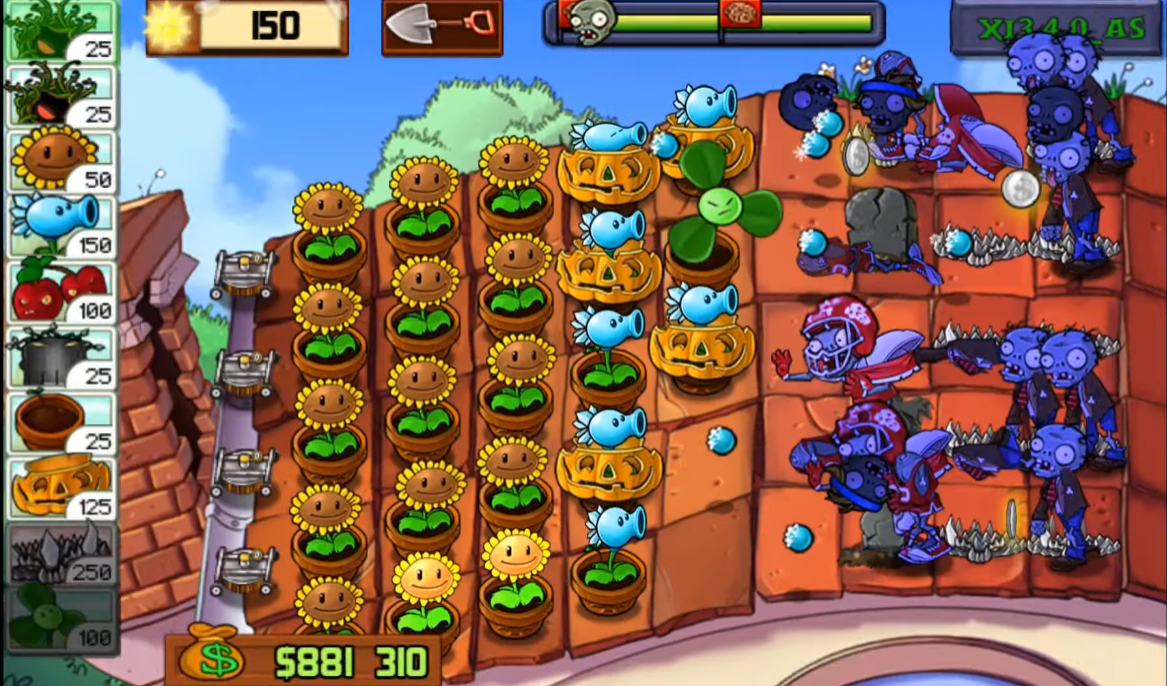Choose the Cherry Bomb seed packet
The width and height of the screenshot is (1167, 686).
pos(62,290)
